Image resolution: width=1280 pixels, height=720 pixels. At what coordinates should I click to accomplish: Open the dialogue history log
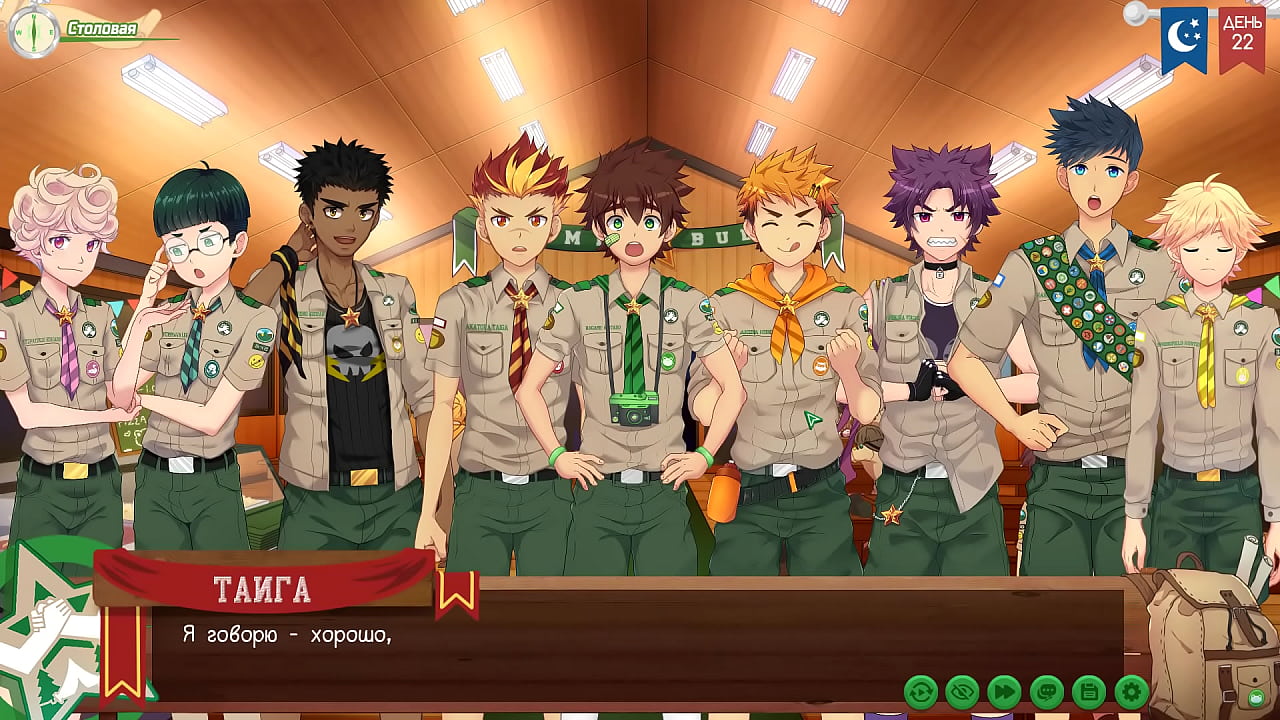click(x=1047, y=691)
